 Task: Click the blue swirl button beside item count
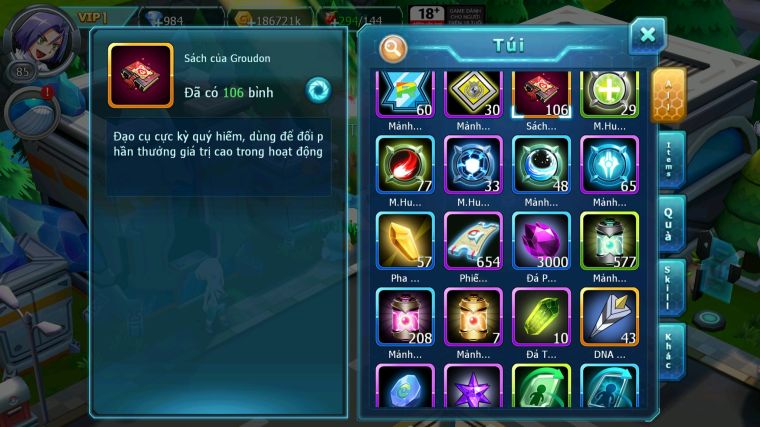click(317, 90)
